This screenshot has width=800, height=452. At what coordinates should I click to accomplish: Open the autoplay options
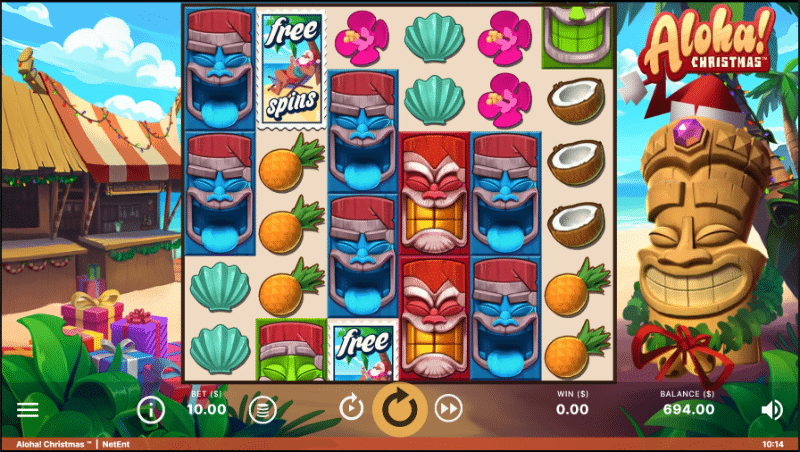click(x=351, y=408)
